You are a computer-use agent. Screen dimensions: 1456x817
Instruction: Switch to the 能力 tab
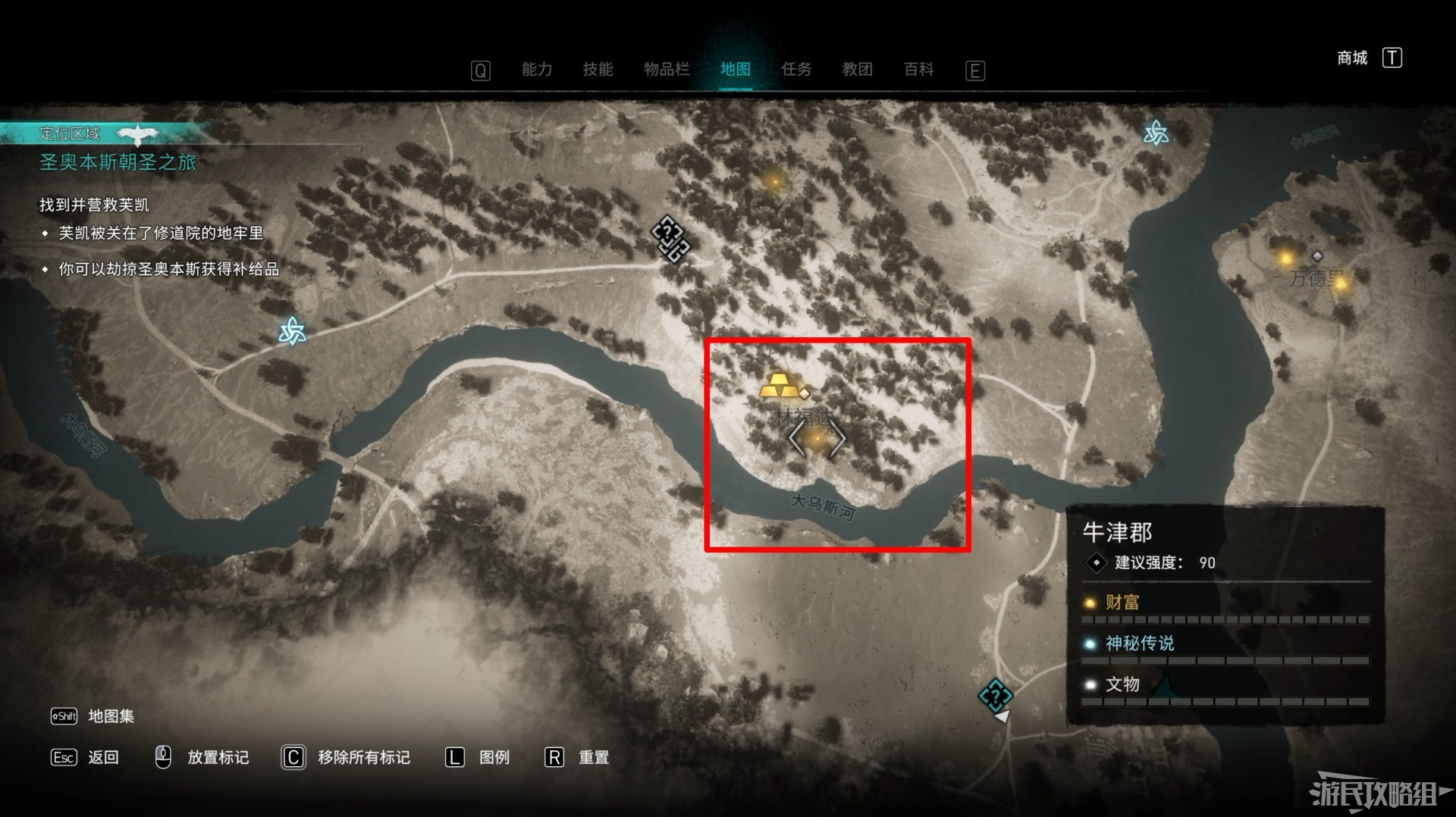(x=537, y=70)
